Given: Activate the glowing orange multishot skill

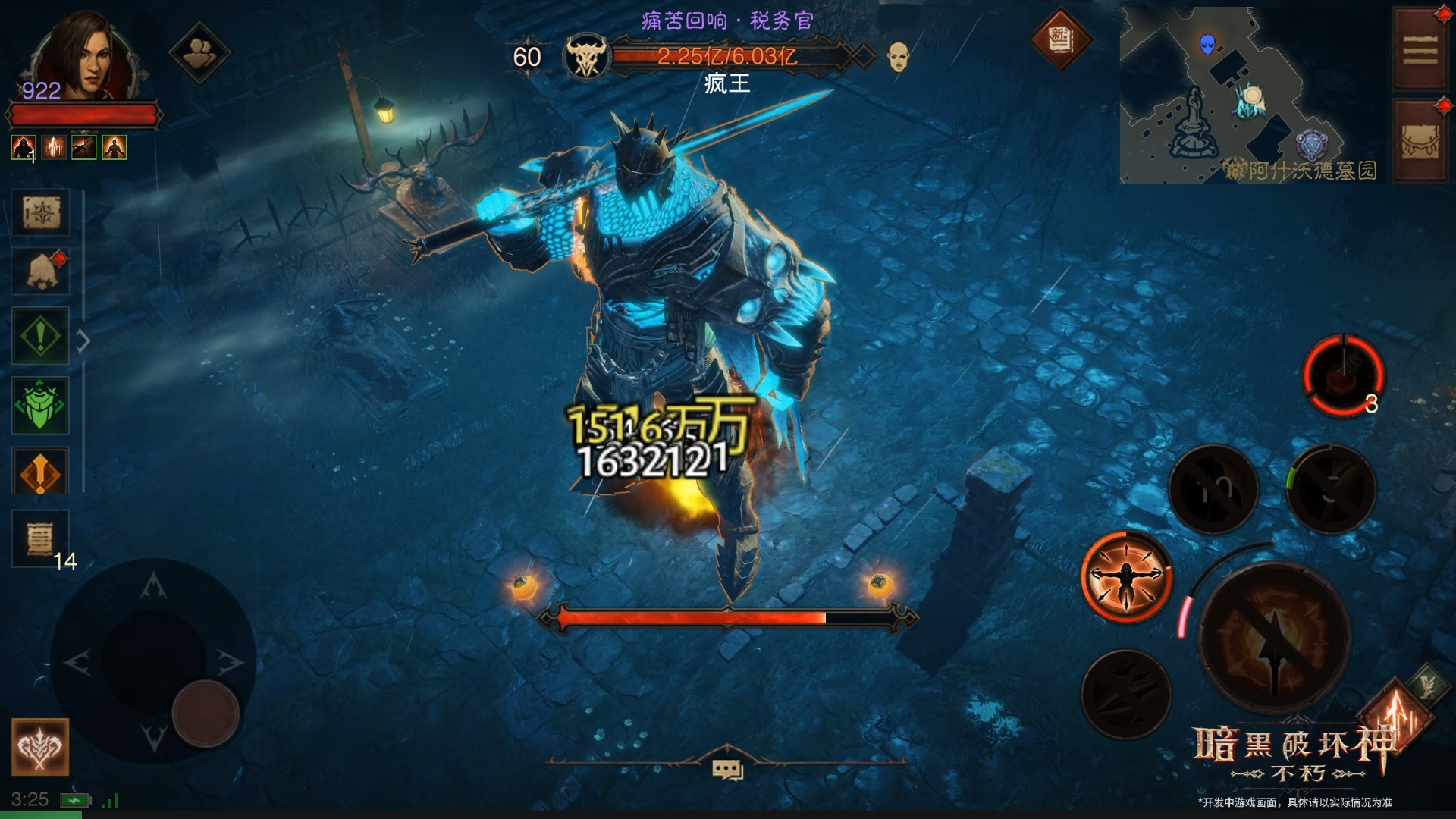Looking at the screenshot, I should [1126, 576].
